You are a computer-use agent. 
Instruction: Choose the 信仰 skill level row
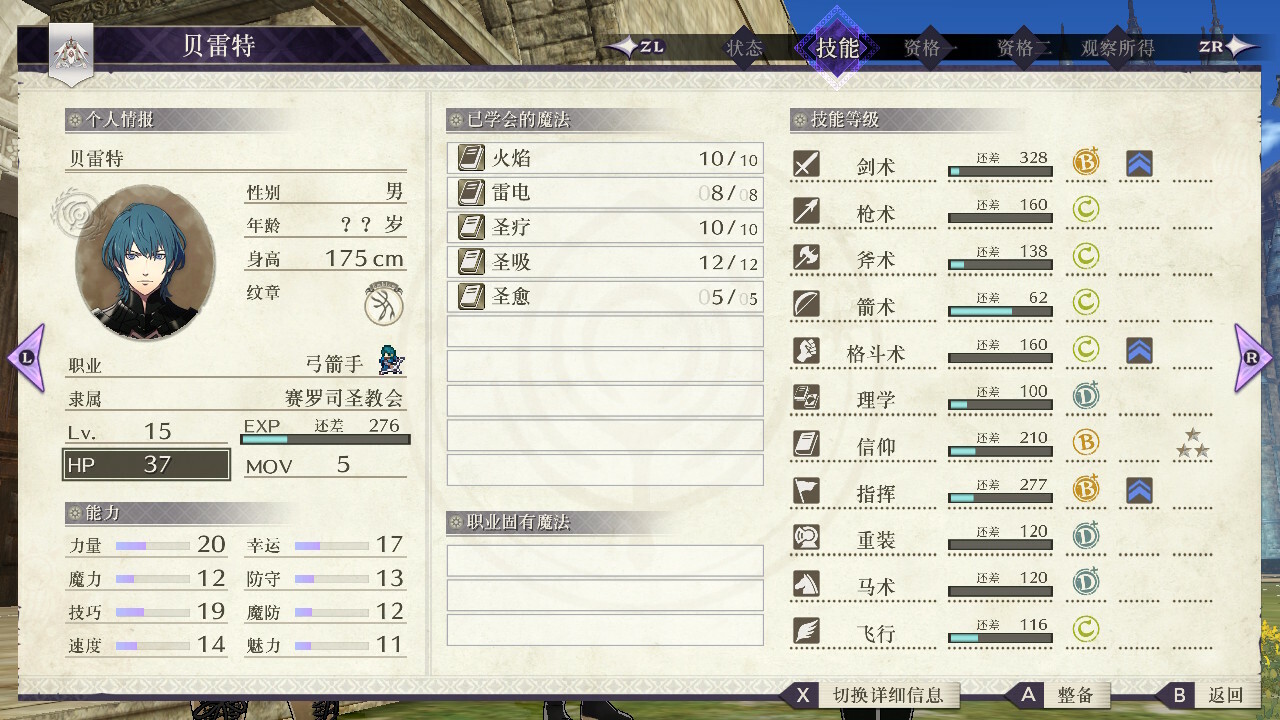[x=1000, y=445]
